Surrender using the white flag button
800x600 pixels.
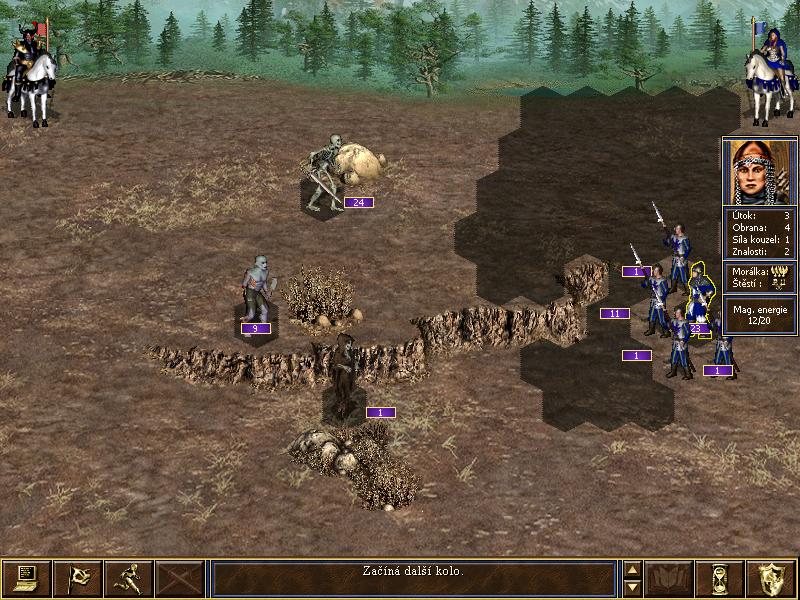[78, 578]
